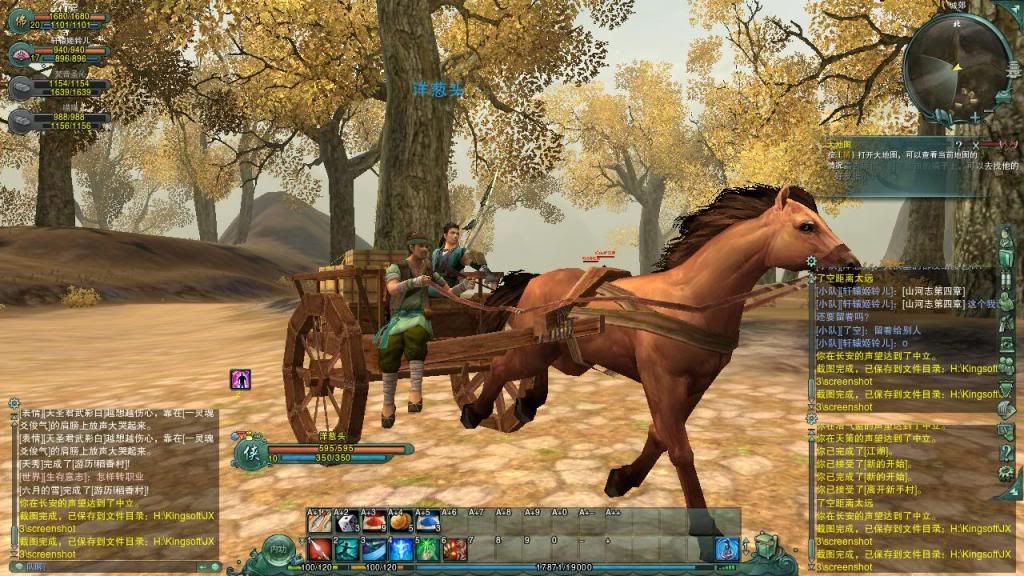The image size is (1024, 576).
Task: Trigger the red fire claw skill
Action: [x=455, y=549]
